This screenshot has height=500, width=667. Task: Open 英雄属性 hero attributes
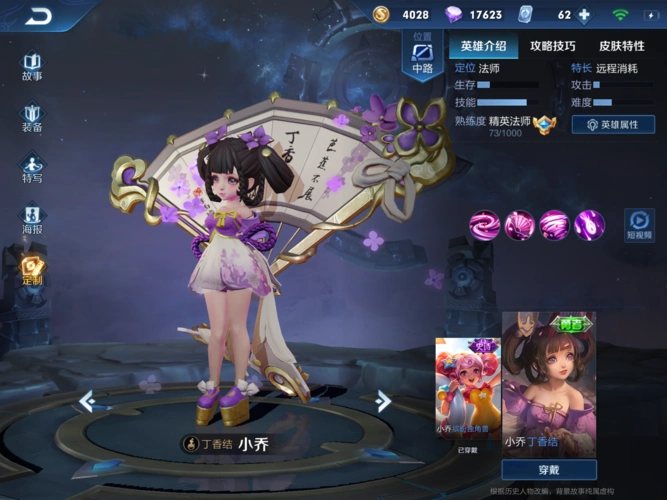(x=613, y=125)
